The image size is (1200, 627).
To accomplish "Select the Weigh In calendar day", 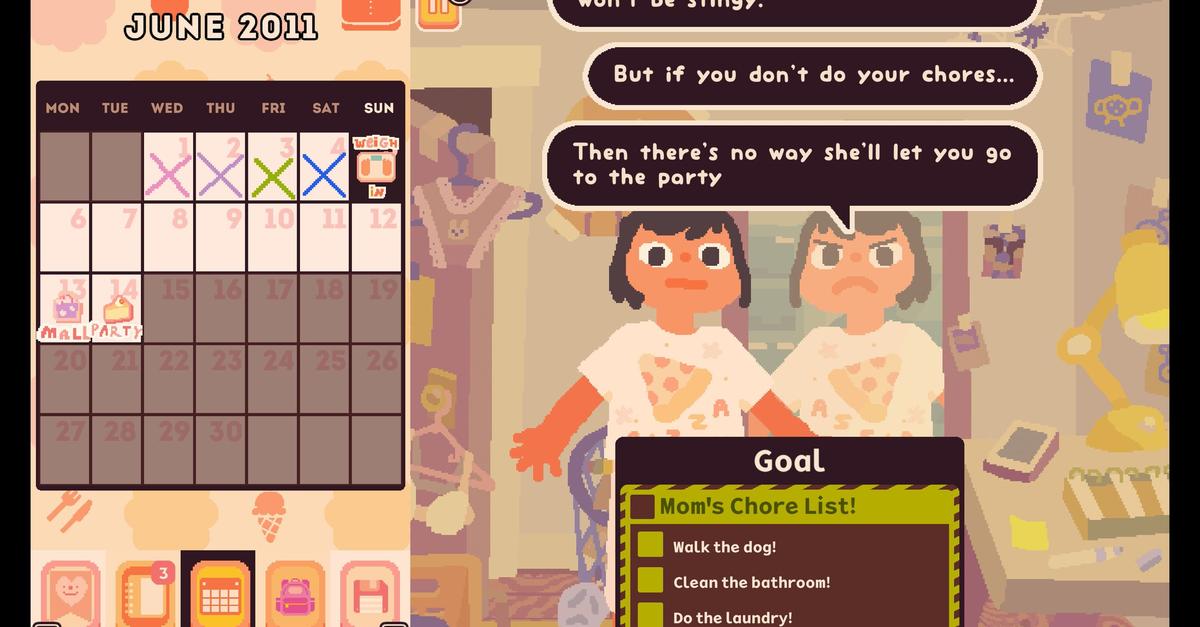I will [x=377, y=167].
